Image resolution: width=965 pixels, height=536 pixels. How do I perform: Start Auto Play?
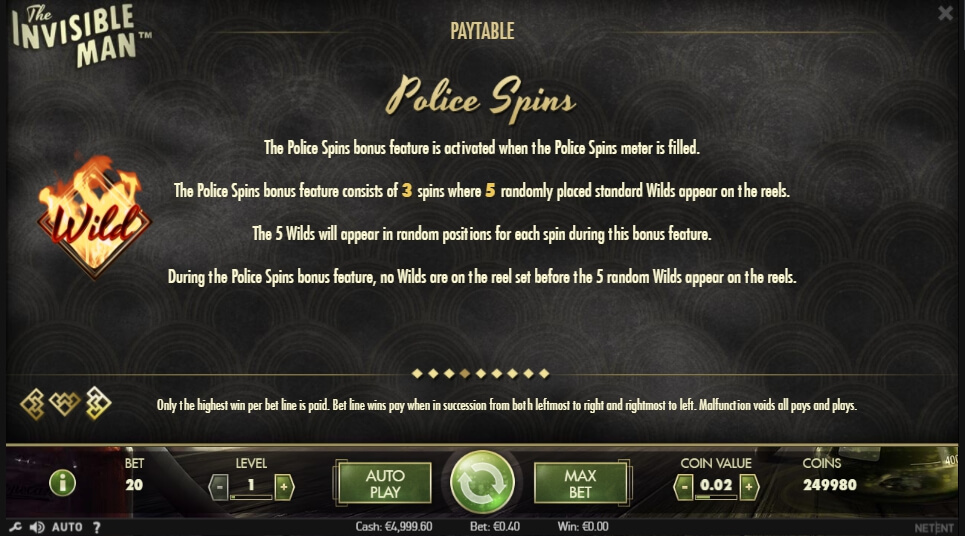[384, 483]
